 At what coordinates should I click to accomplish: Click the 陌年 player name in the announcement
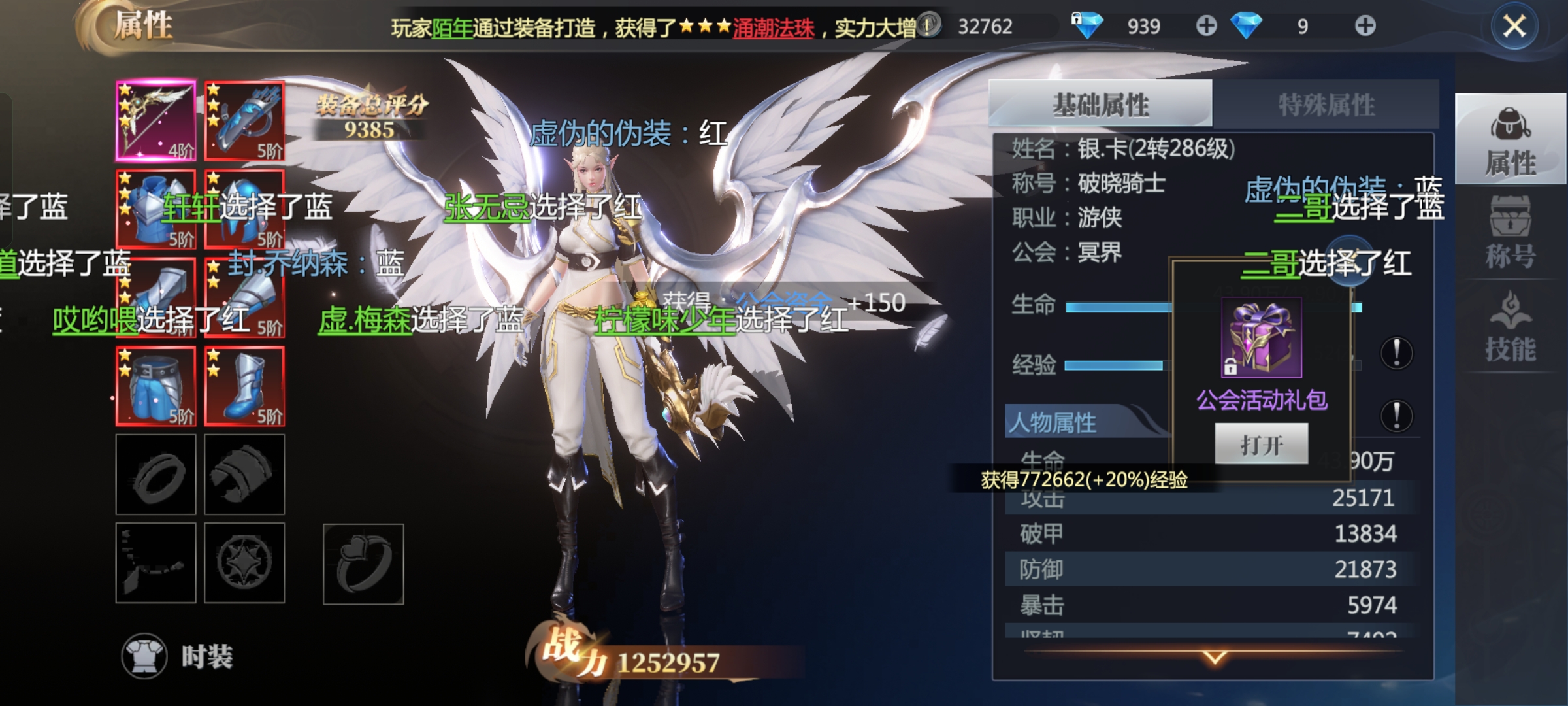point(452,28)
